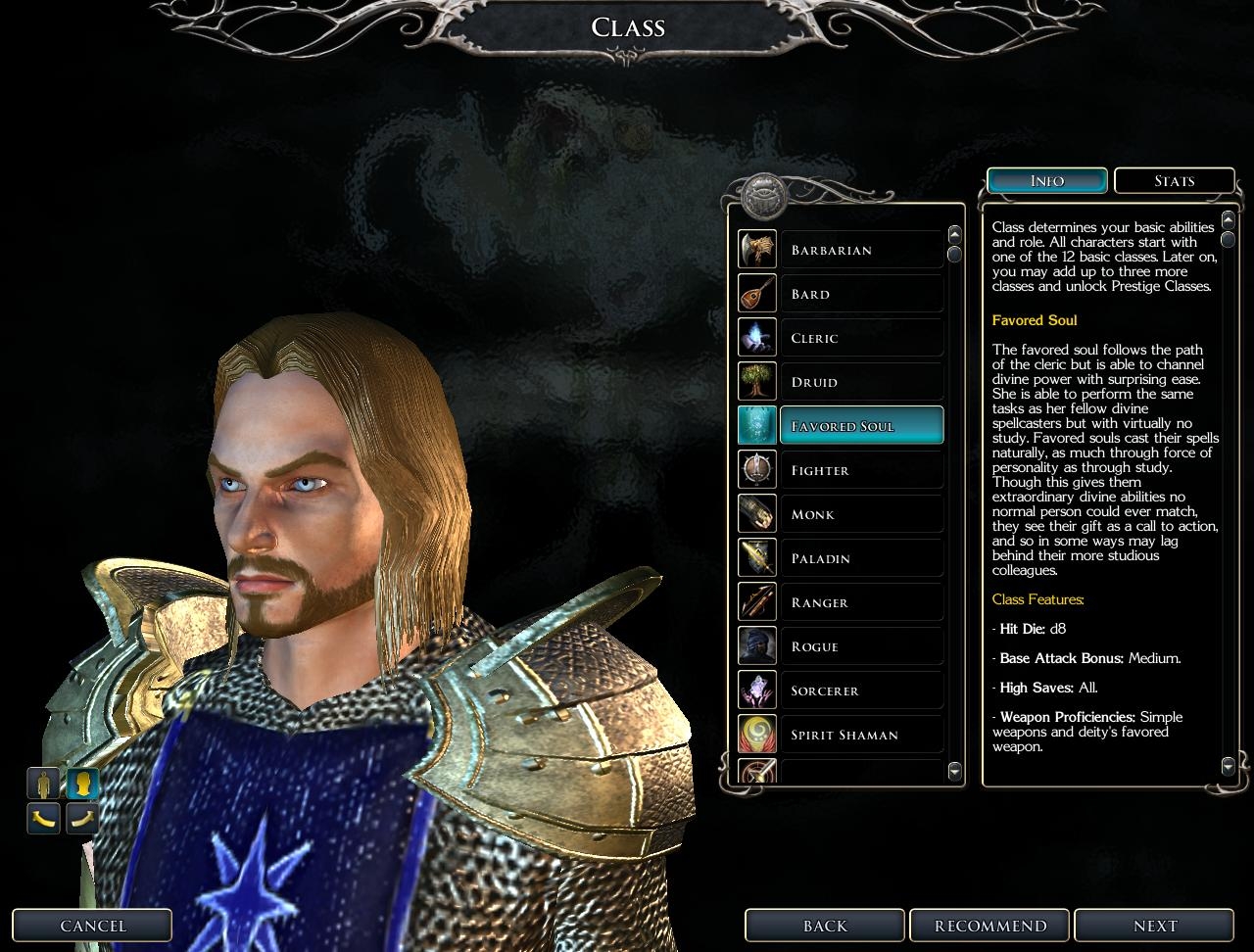Proceed with the Next button

pyautogui.click(x=1155, y=926)
